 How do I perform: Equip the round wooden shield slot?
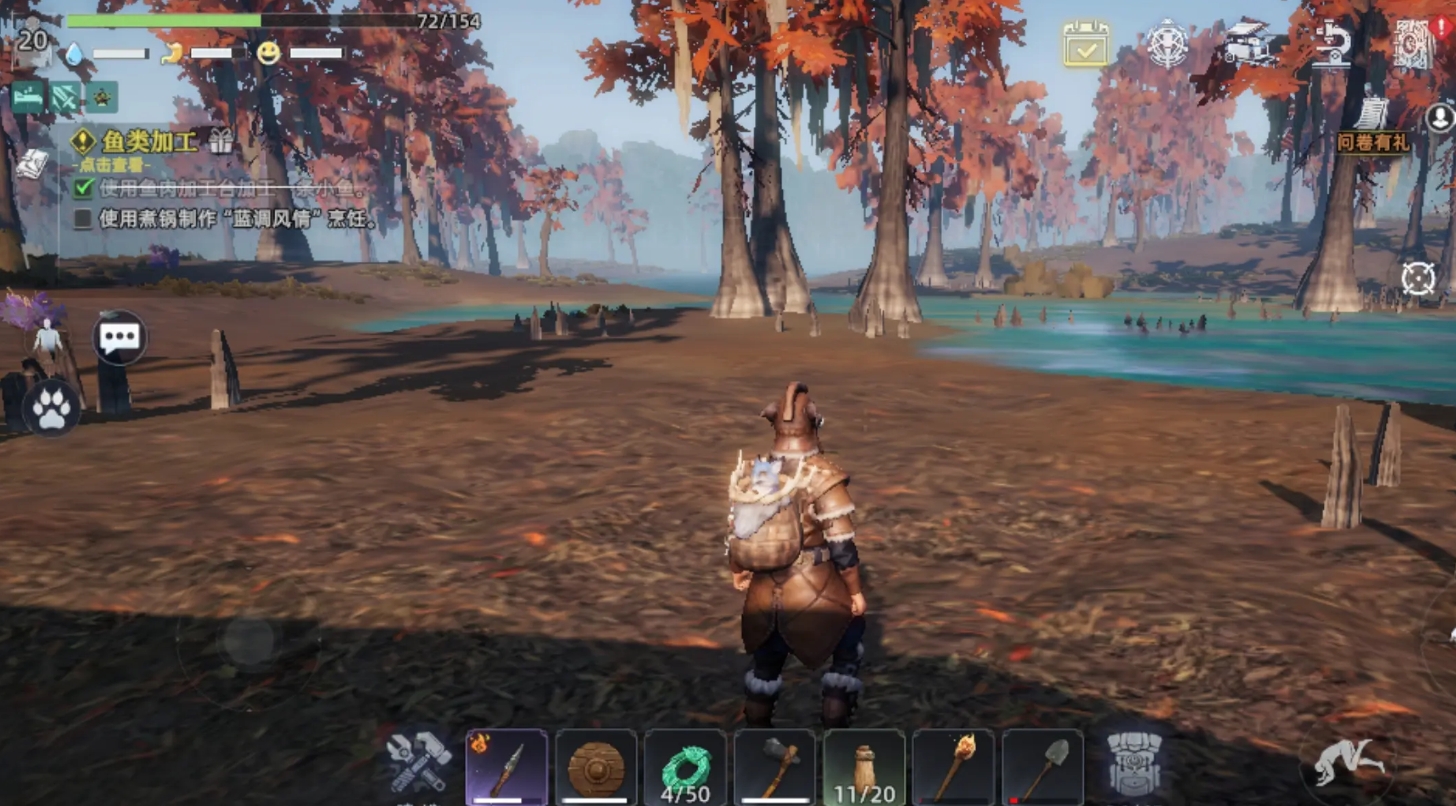[596, 767]
